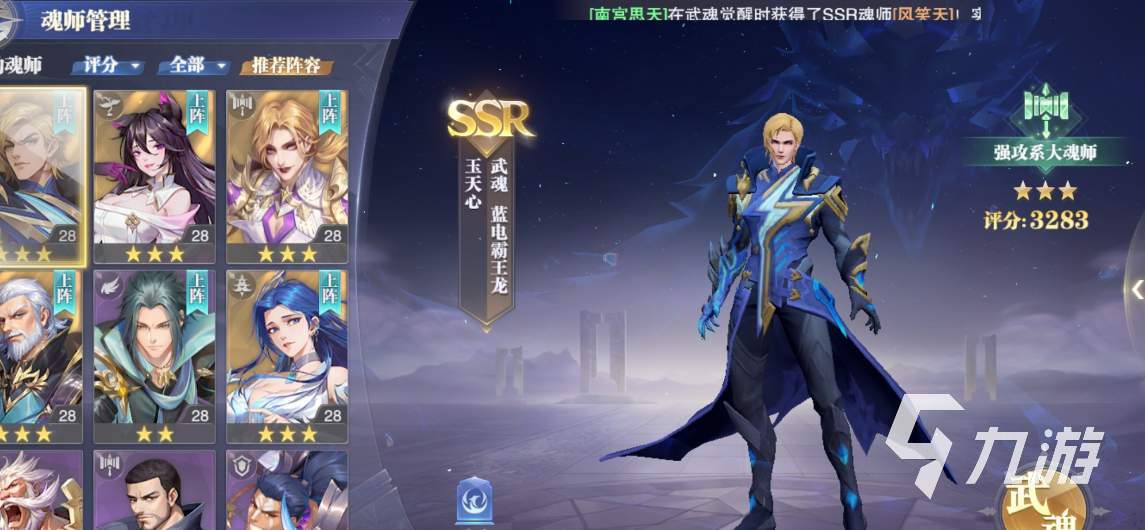This screenshot has height=530, width=1145.
Task: Choose the curly blonde-haired woman card
Action: 287,175
